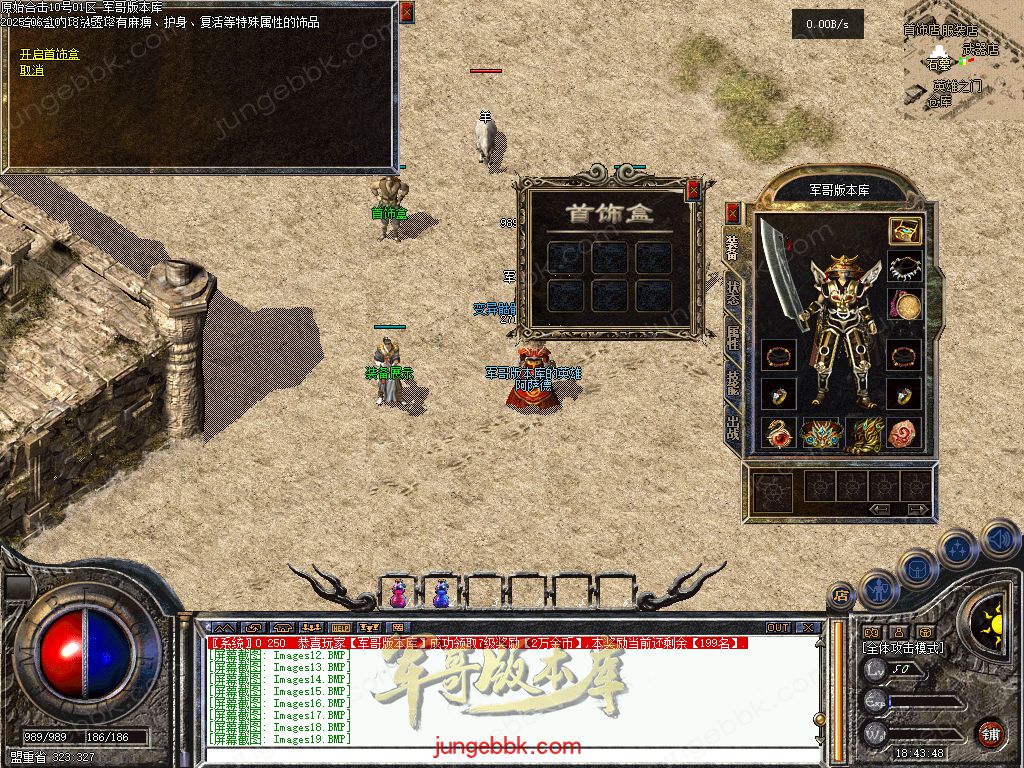Open the round red 铺 stall button

tap(990, 732)
